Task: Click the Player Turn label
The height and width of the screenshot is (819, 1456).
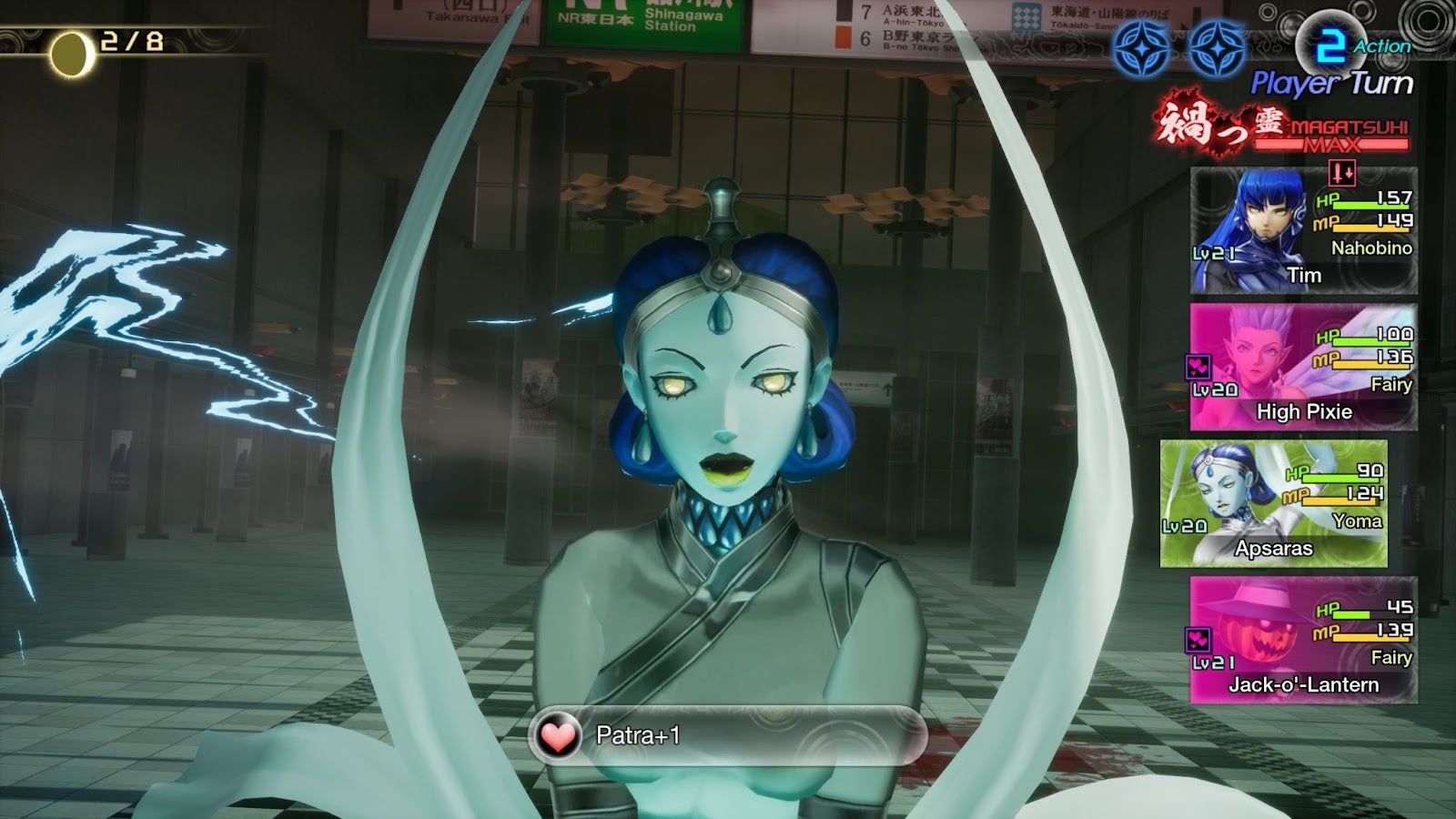Action: point(1332,82)
